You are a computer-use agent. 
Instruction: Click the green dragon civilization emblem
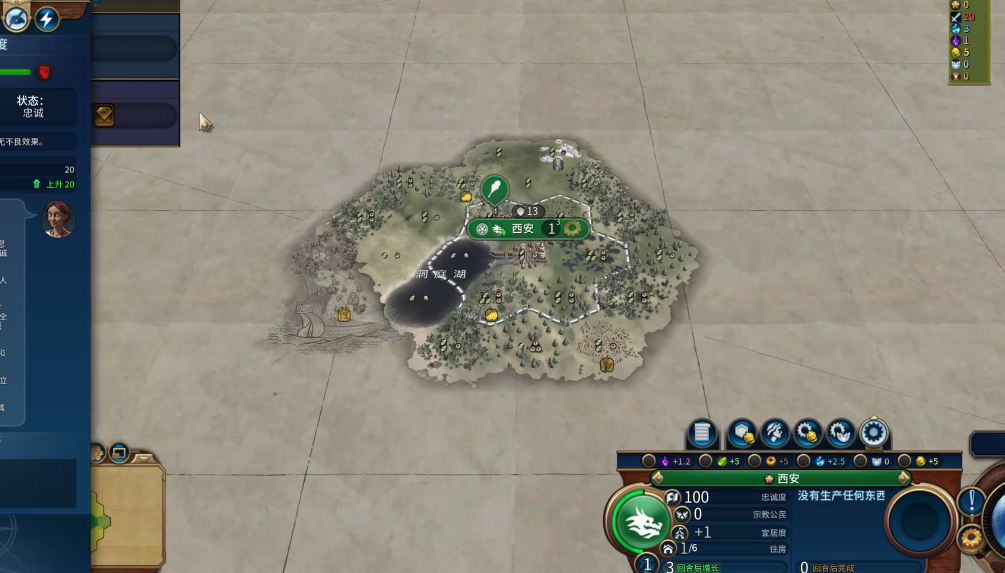tap(639, 521)
